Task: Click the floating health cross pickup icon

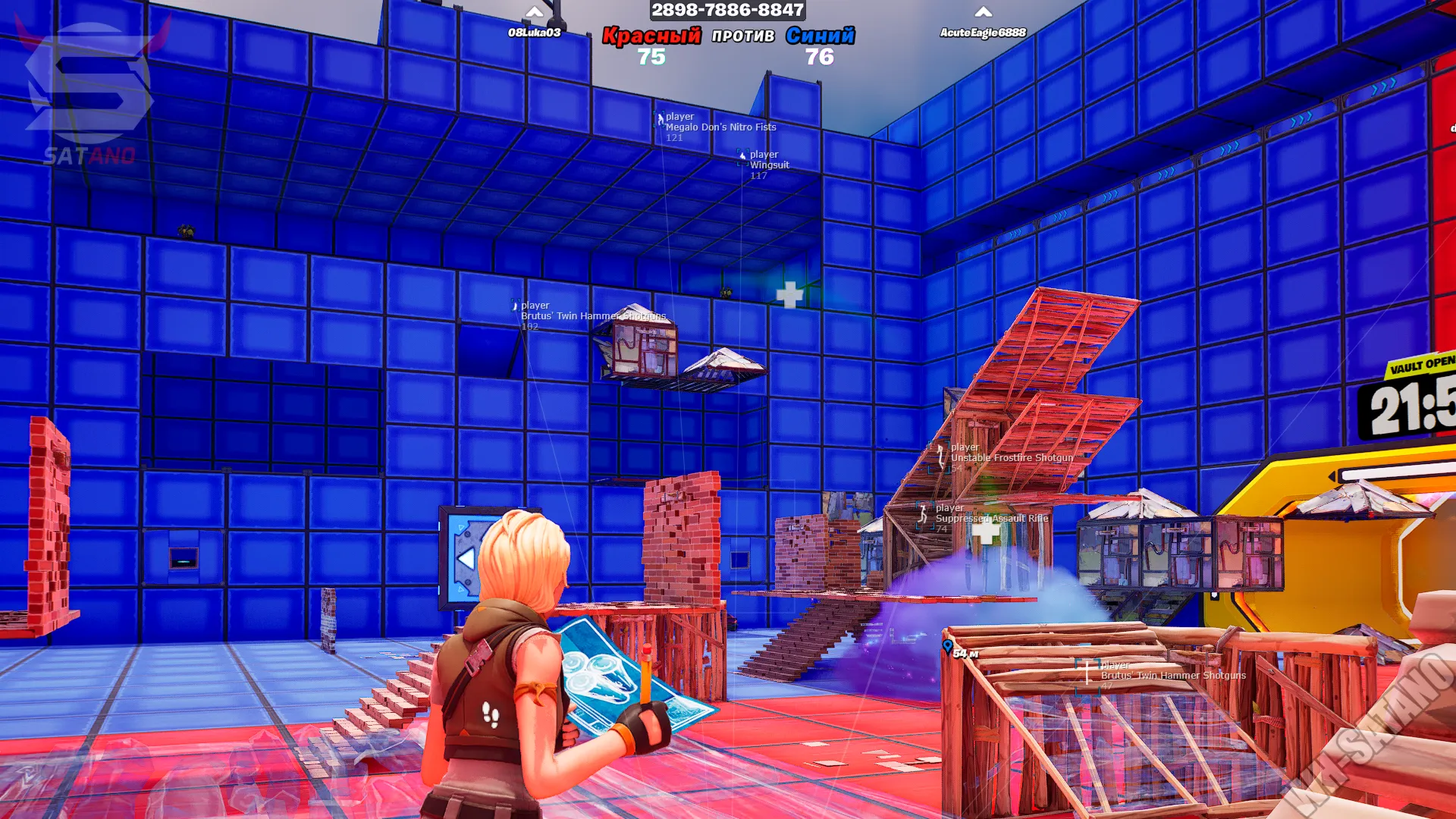Action: tap(789, 294)
